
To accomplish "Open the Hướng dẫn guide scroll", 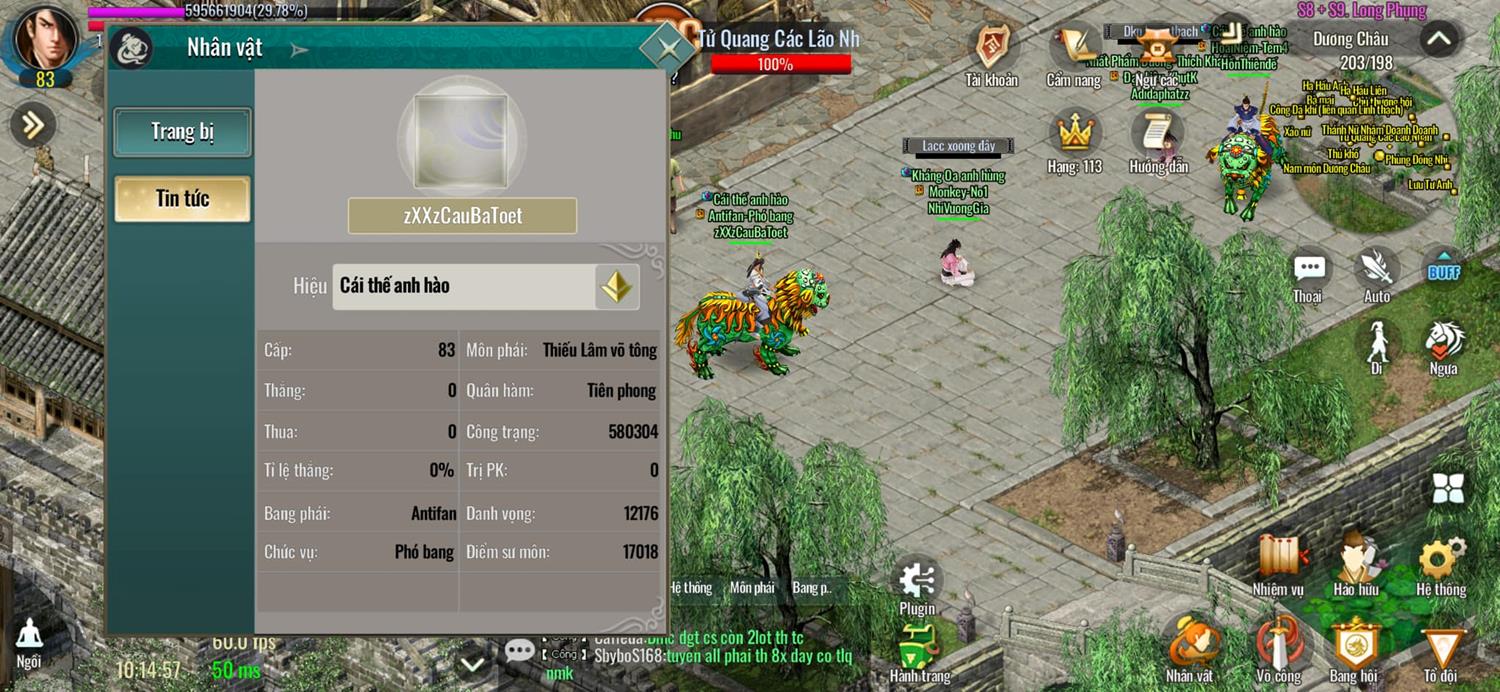I will pos(1157,134).
